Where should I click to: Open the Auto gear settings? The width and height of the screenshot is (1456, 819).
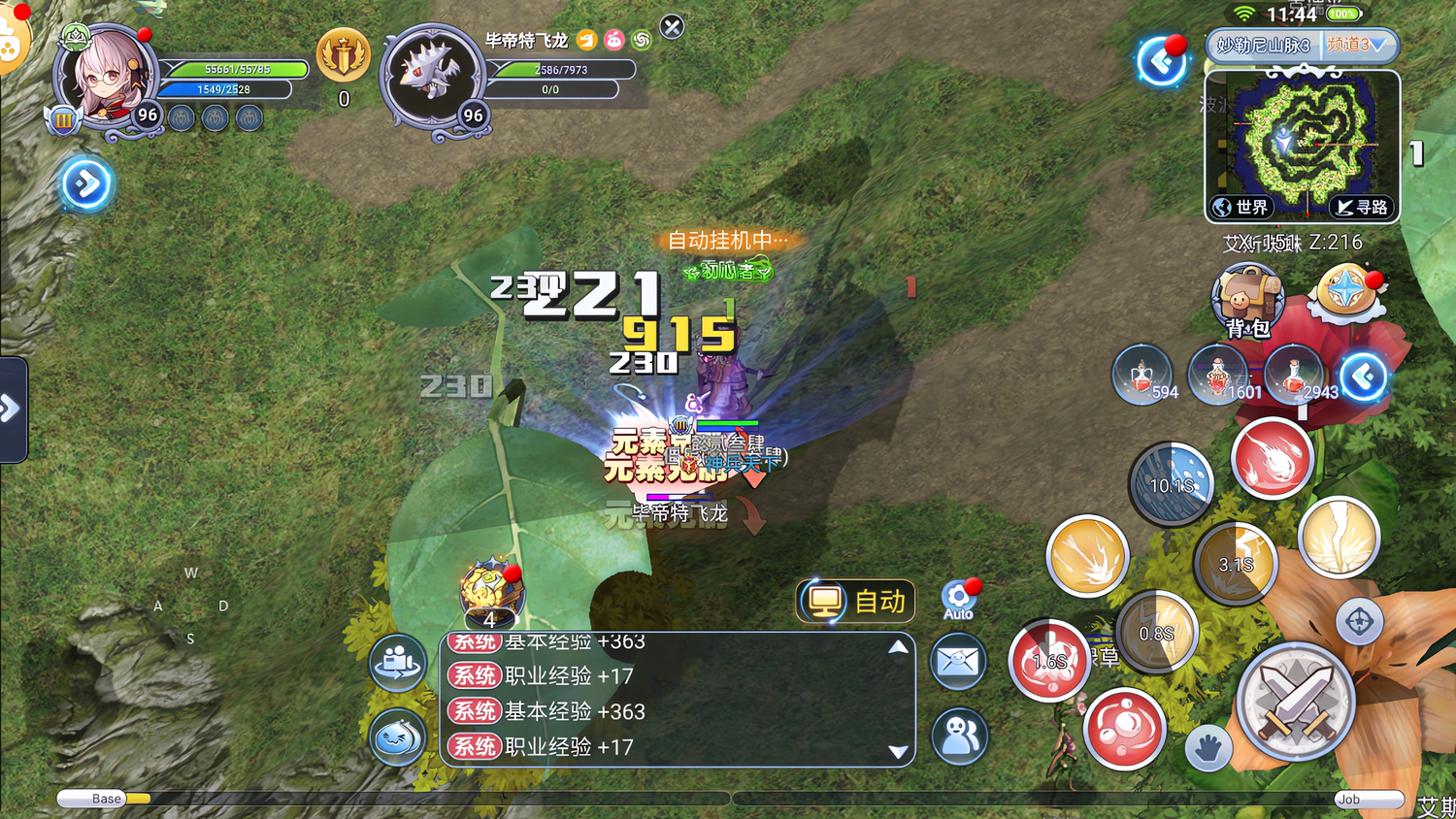[x=959, y=600]
